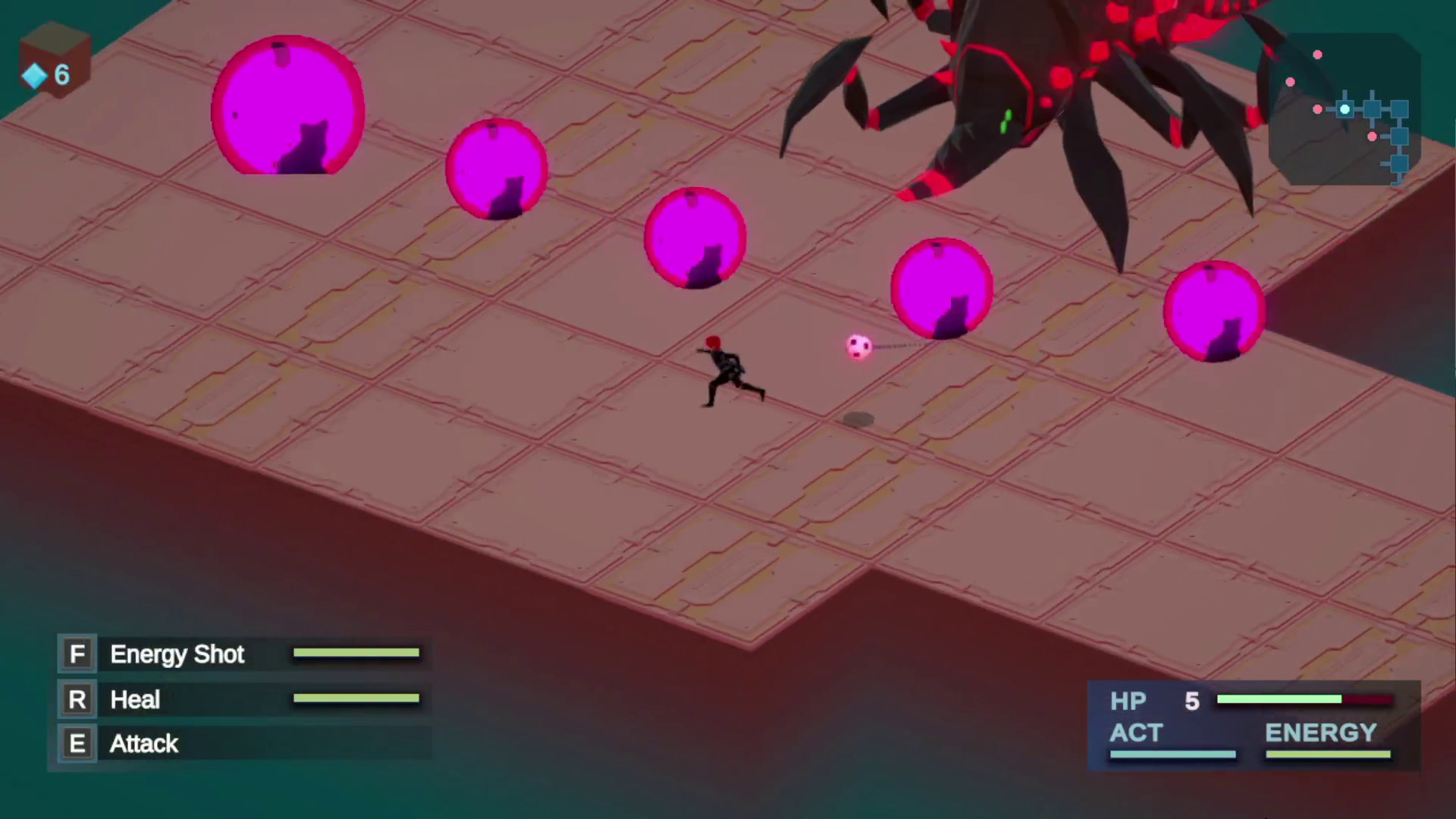Image resolution: width=1456 pixels, height=819 pixels.
Task: Toggle the Heal ability charge indicator
Action: (x=356, y=699)
